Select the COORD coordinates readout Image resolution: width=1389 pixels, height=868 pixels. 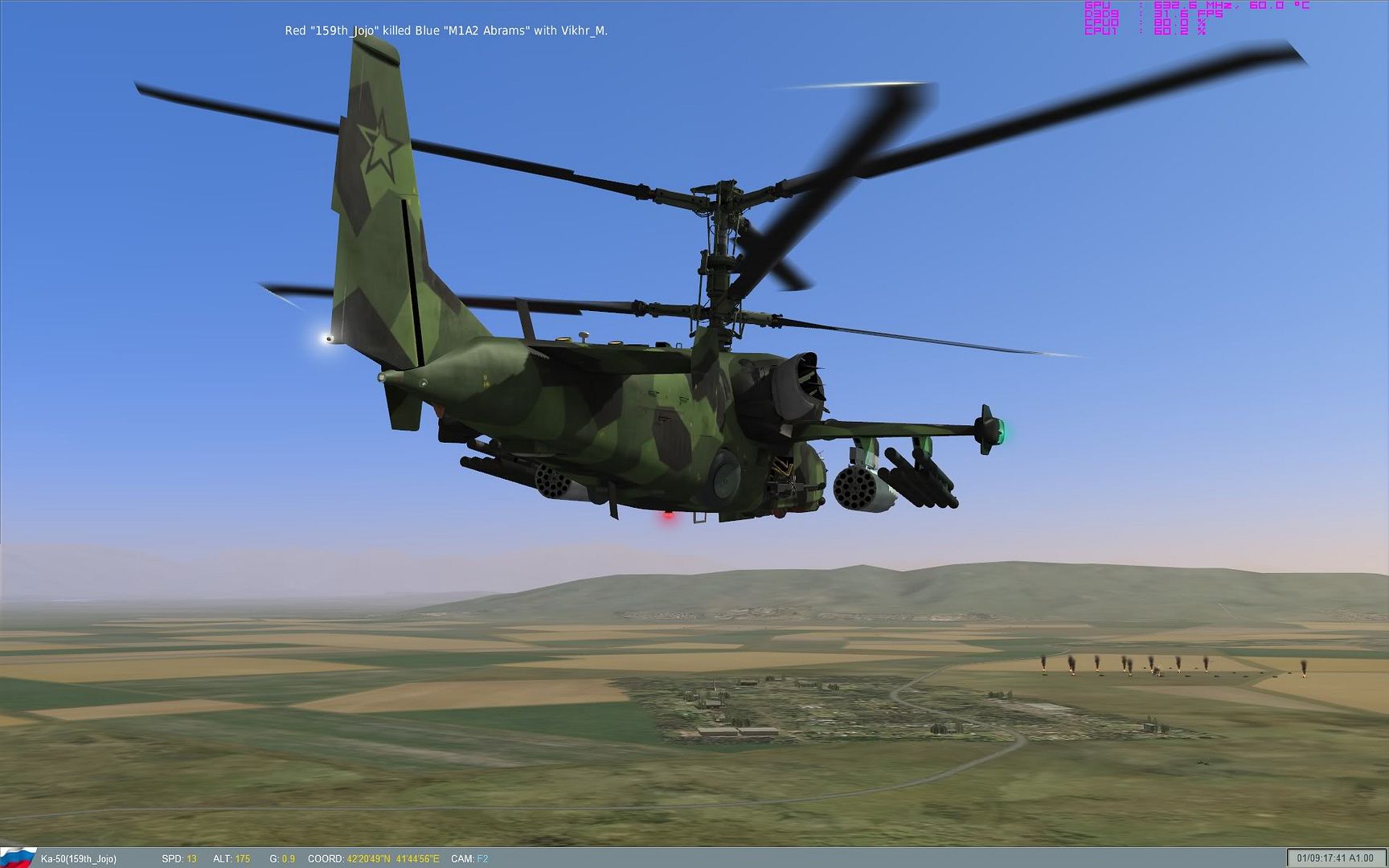click(x=374, y=858)
